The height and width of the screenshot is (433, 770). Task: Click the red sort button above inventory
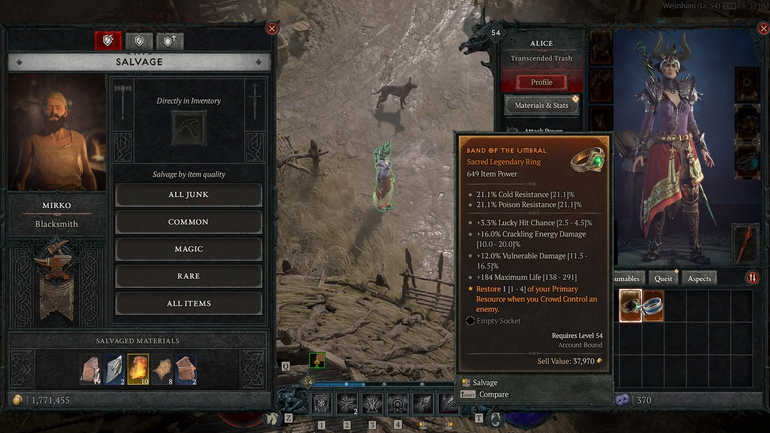click(x=752, y=278)
